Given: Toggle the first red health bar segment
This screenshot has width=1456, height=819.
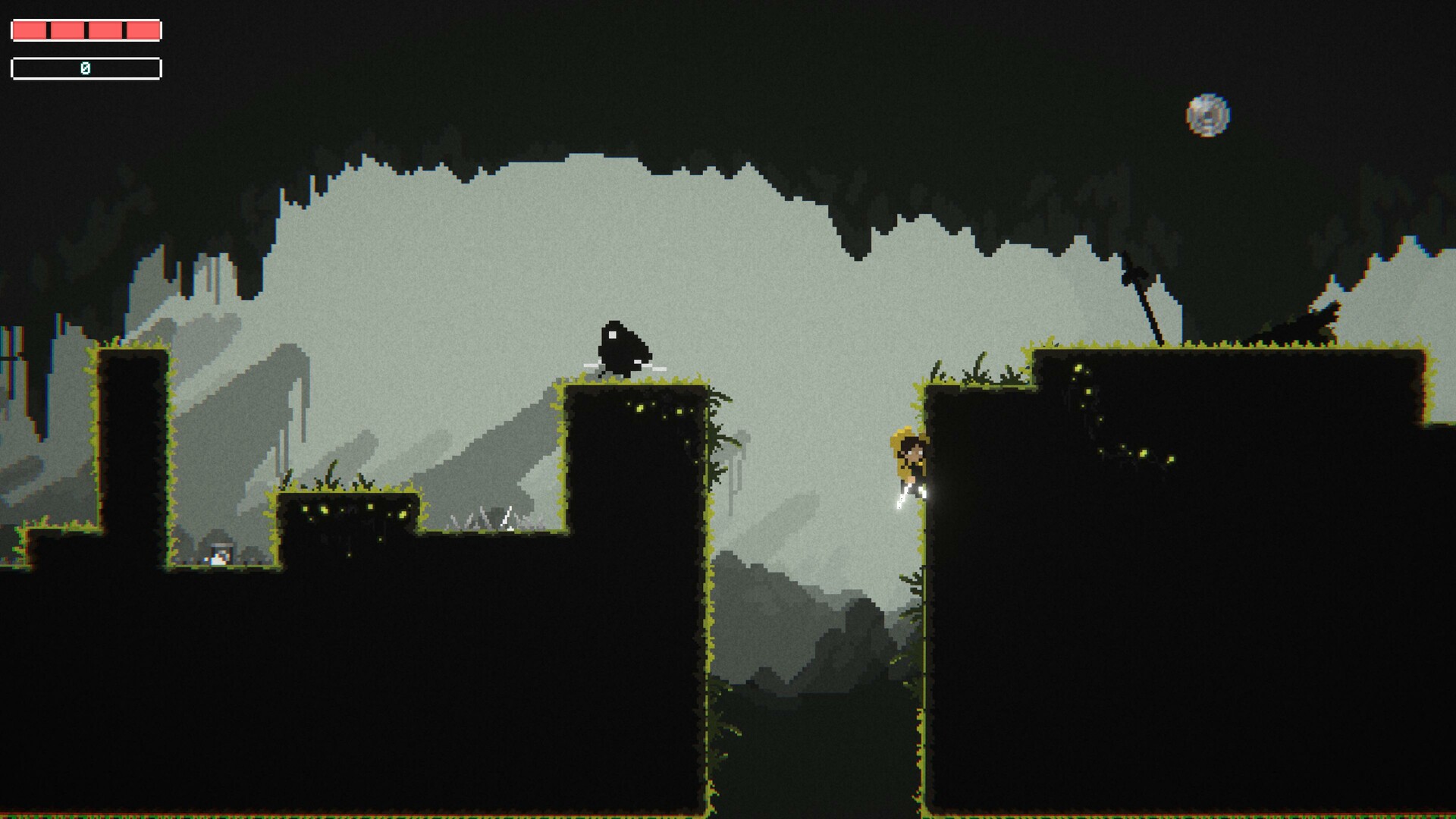Looking at the screenshot, I should [28, 30].
